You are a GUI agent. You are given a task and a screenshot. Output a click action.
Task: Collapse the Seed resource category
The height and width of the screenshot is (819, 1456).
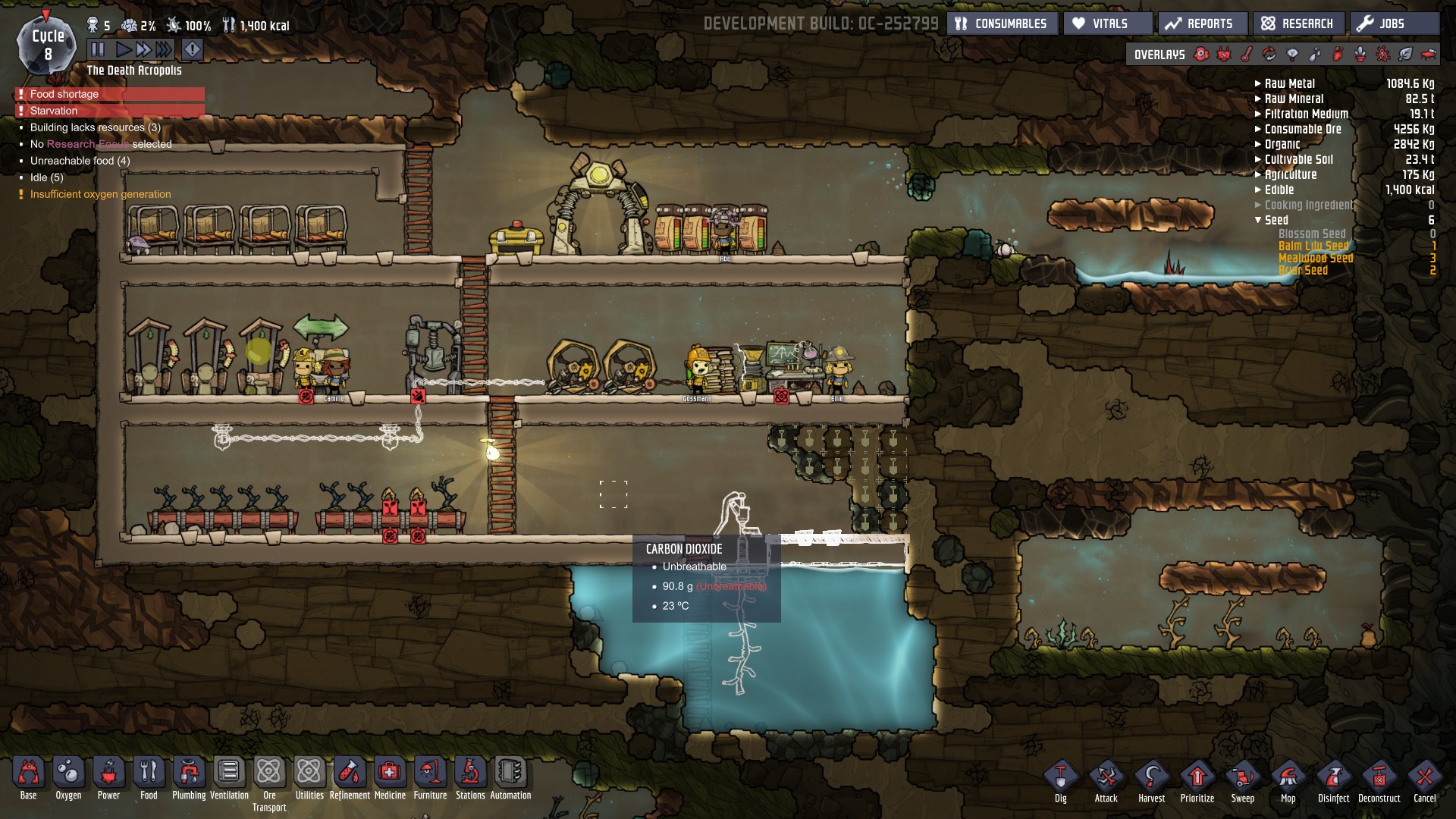[x=1258, y=220]
